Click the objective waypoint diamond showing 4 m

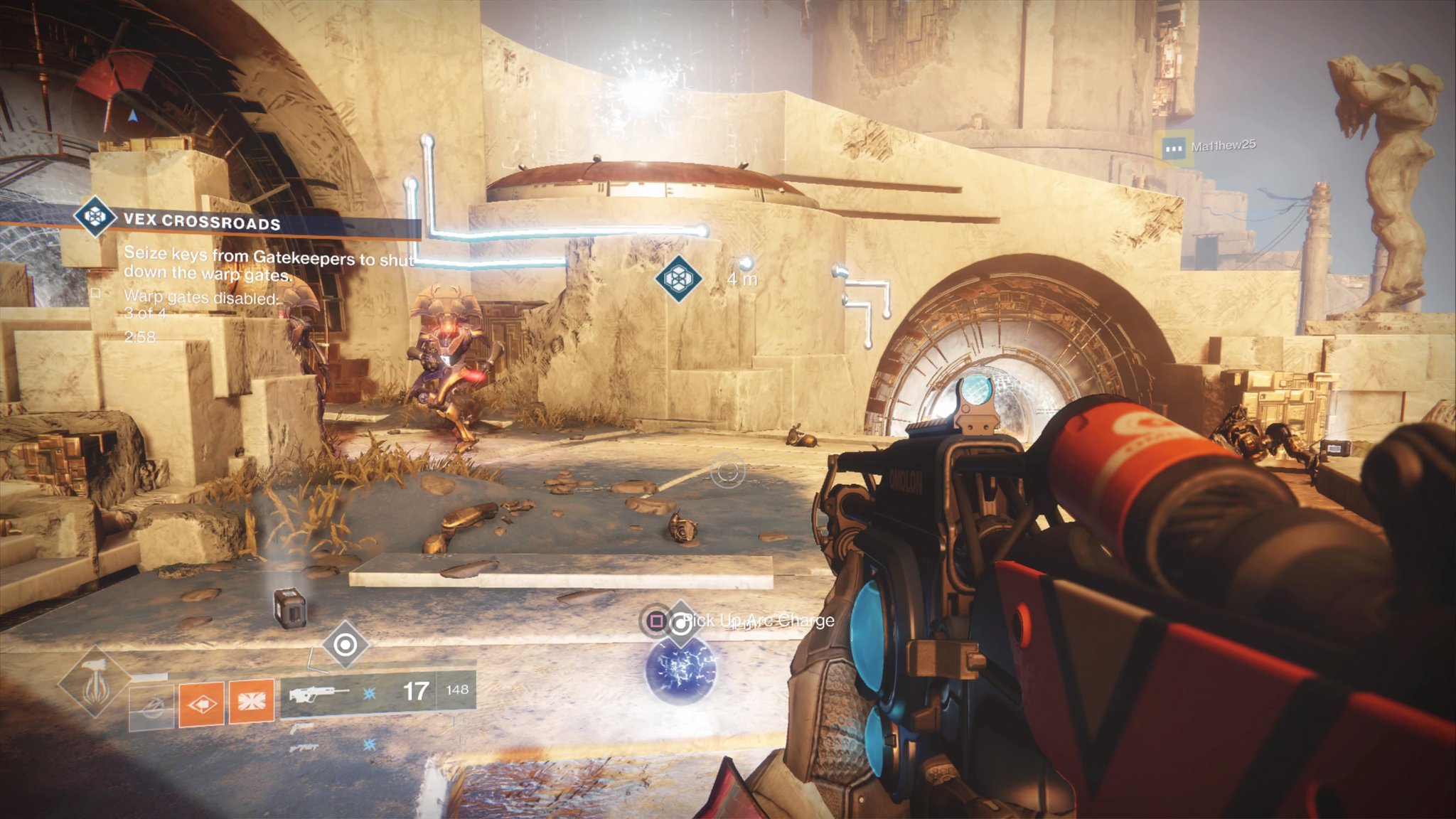pos(678,278)
